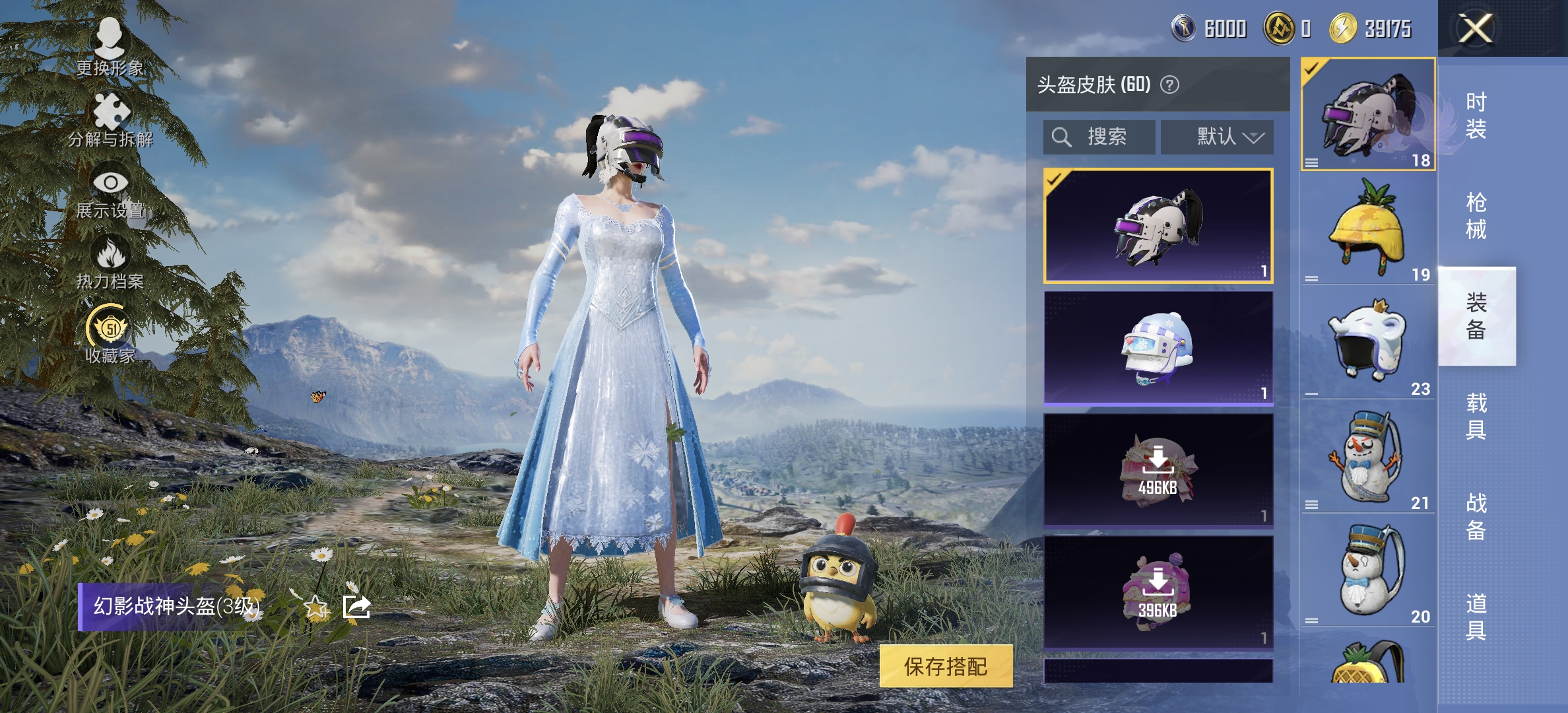Open the 收藏家 collector badge

(110, 338)
